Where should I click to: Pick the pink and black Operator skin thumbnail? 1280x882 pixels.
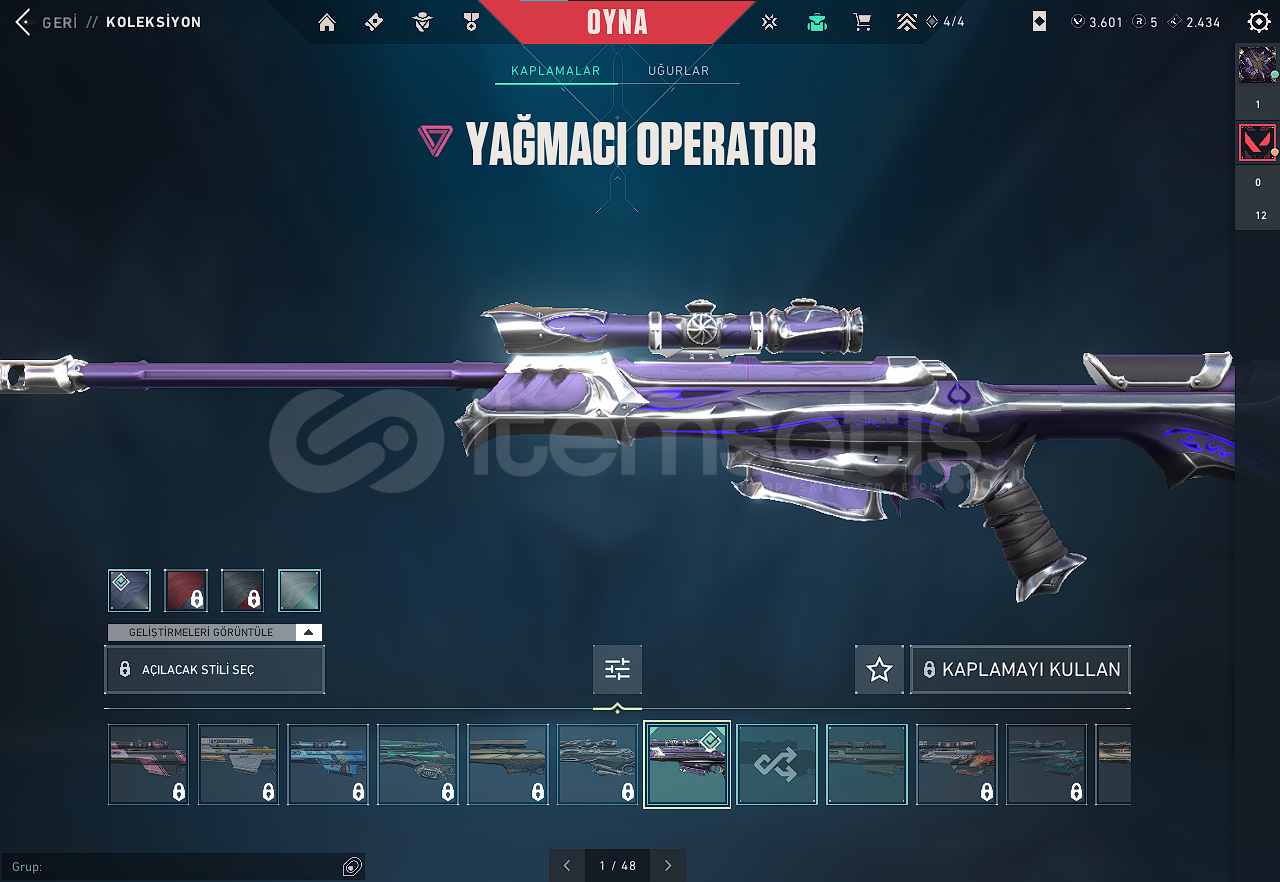point(148,764)
